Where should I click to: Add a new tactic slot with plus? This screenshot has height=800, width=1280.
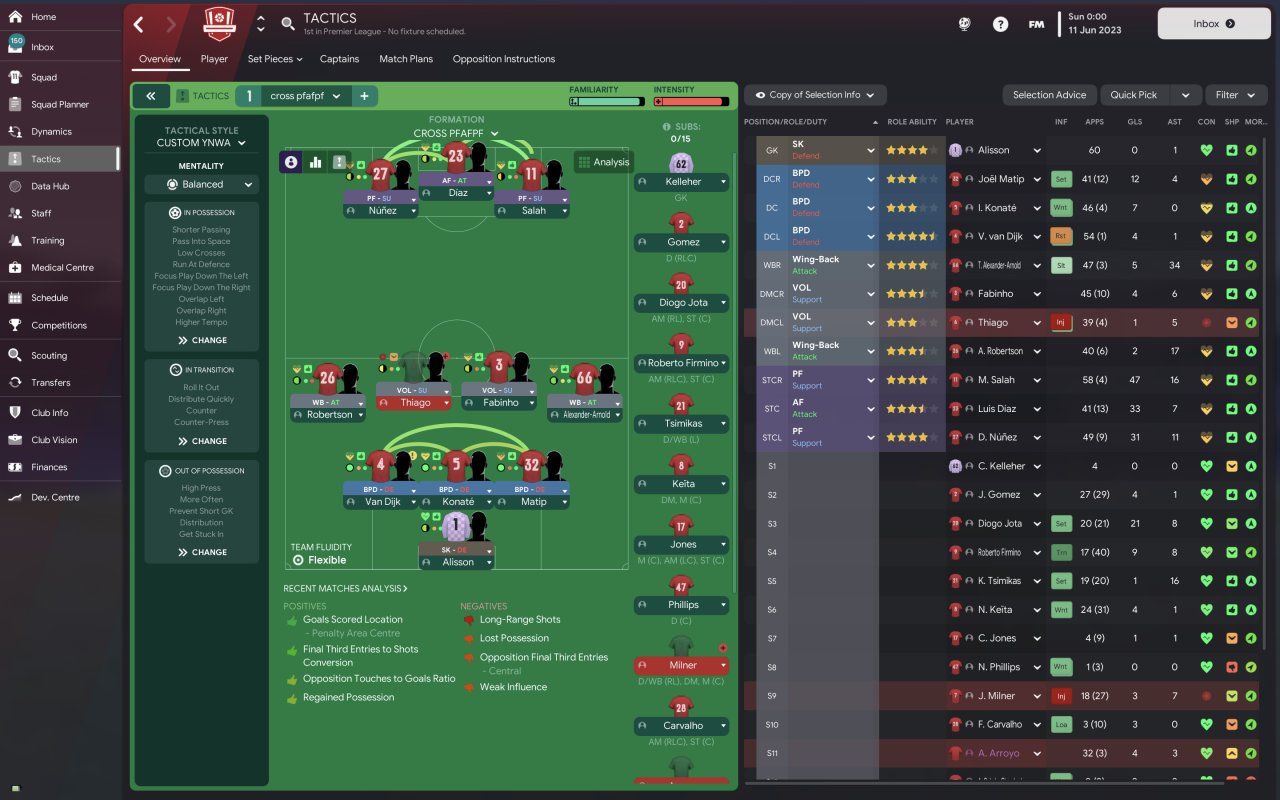364,96
